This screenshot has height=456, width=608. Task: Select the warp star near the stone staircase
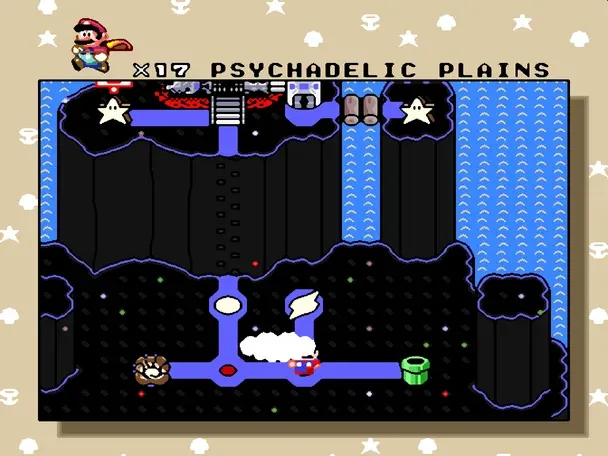click(112, 110)
